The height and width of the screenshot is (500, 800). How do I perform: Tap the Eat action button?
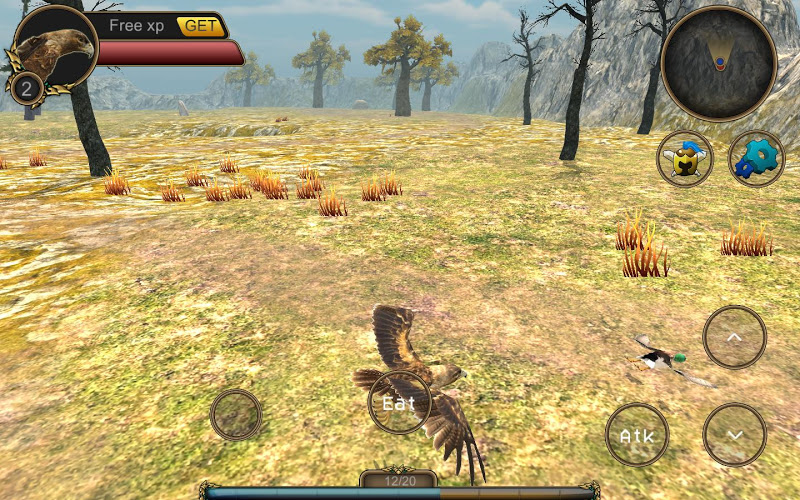tap(399, 403)
